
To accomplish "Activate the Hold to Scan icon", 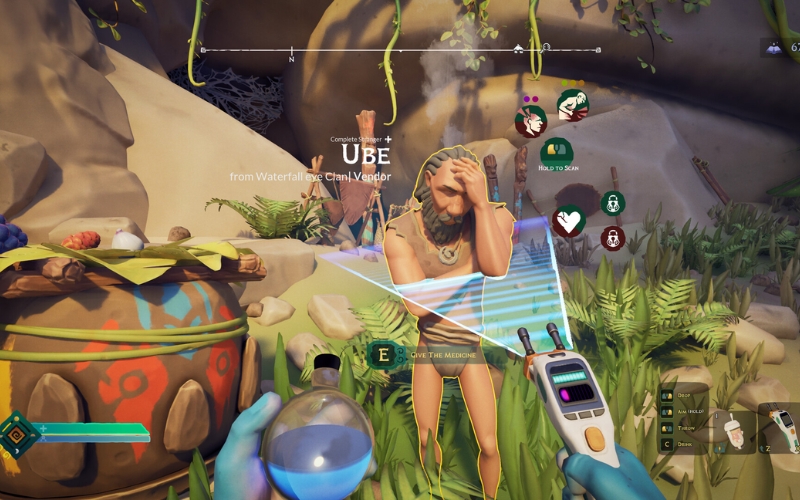I will pos(556,154).
